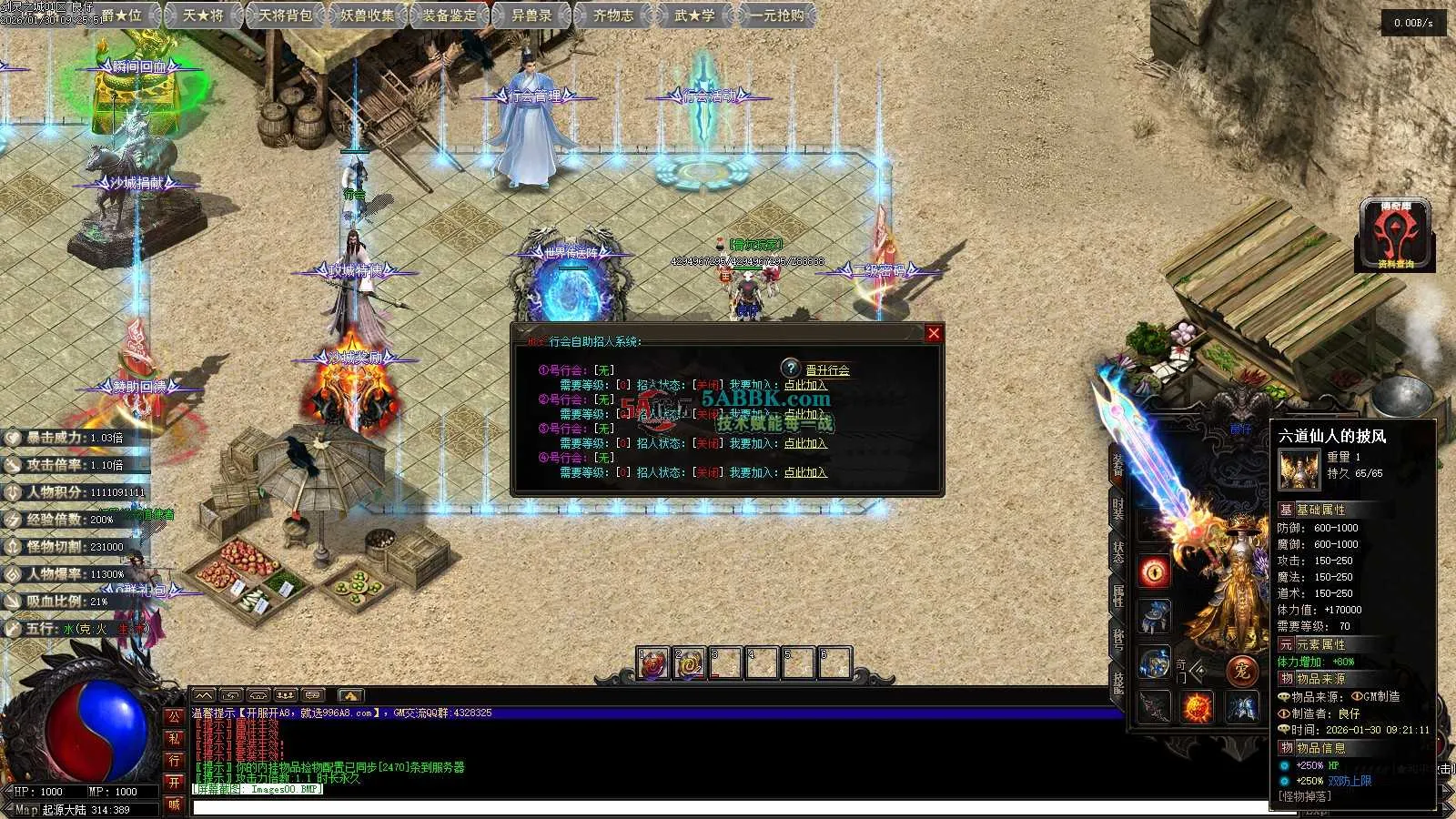Click the 晋升行会 guild promotion link

click(x=827, y=370)
